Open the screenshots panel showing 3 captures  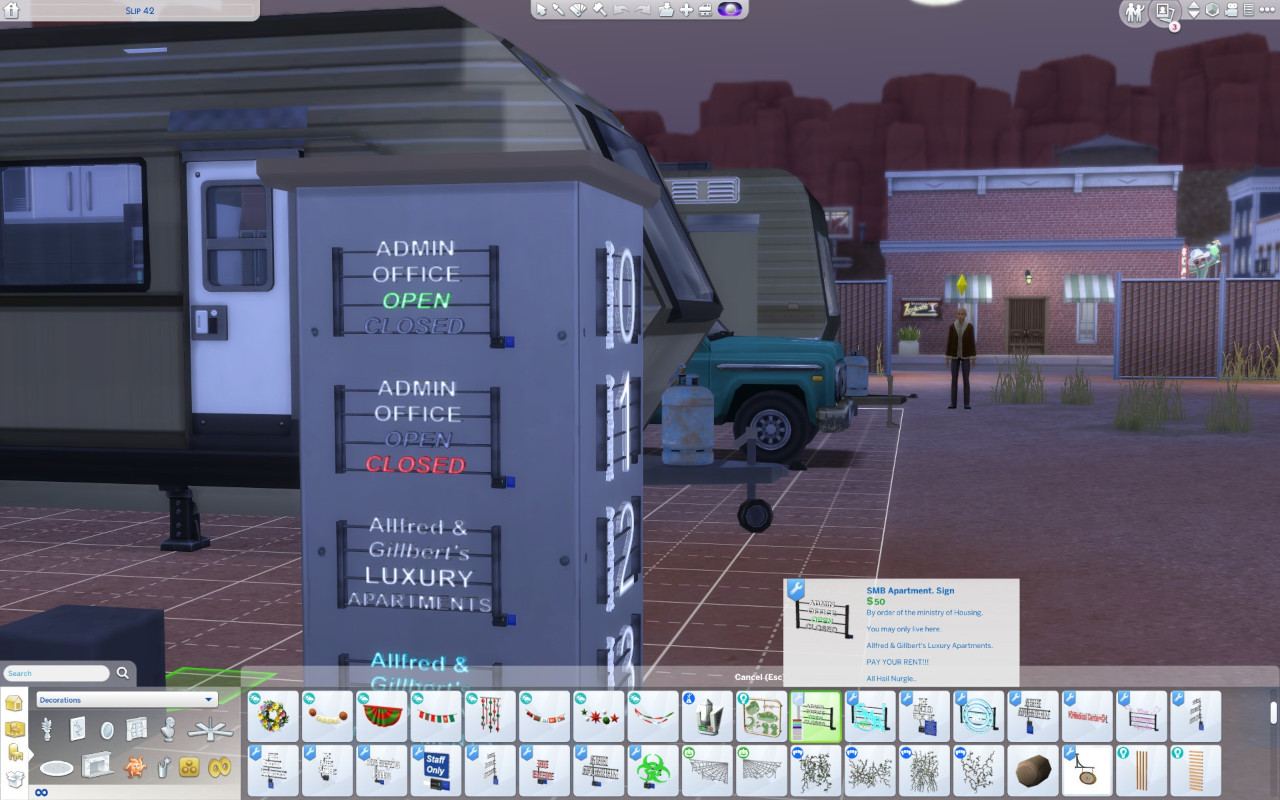coord(1163,12)
